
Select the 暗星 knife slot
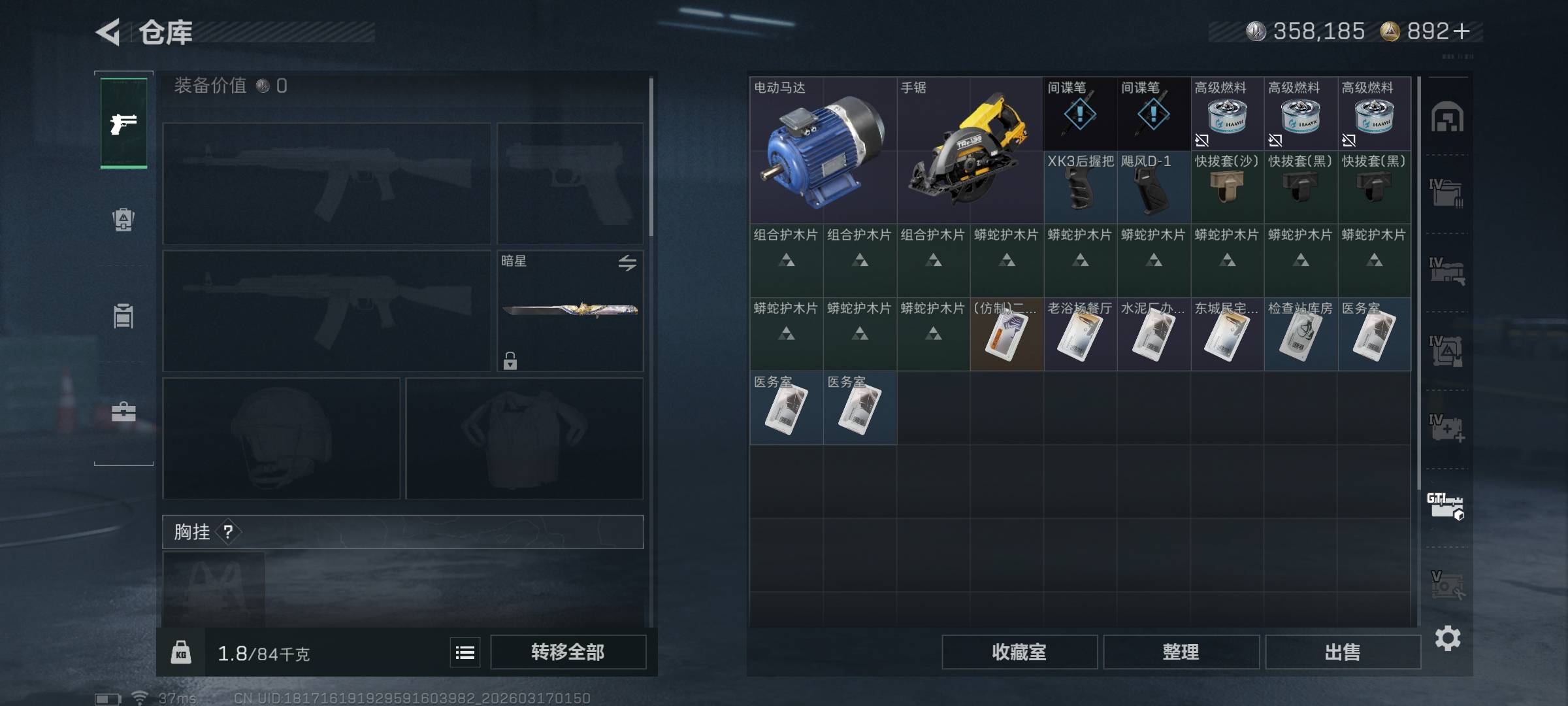[x=570, y=311]
